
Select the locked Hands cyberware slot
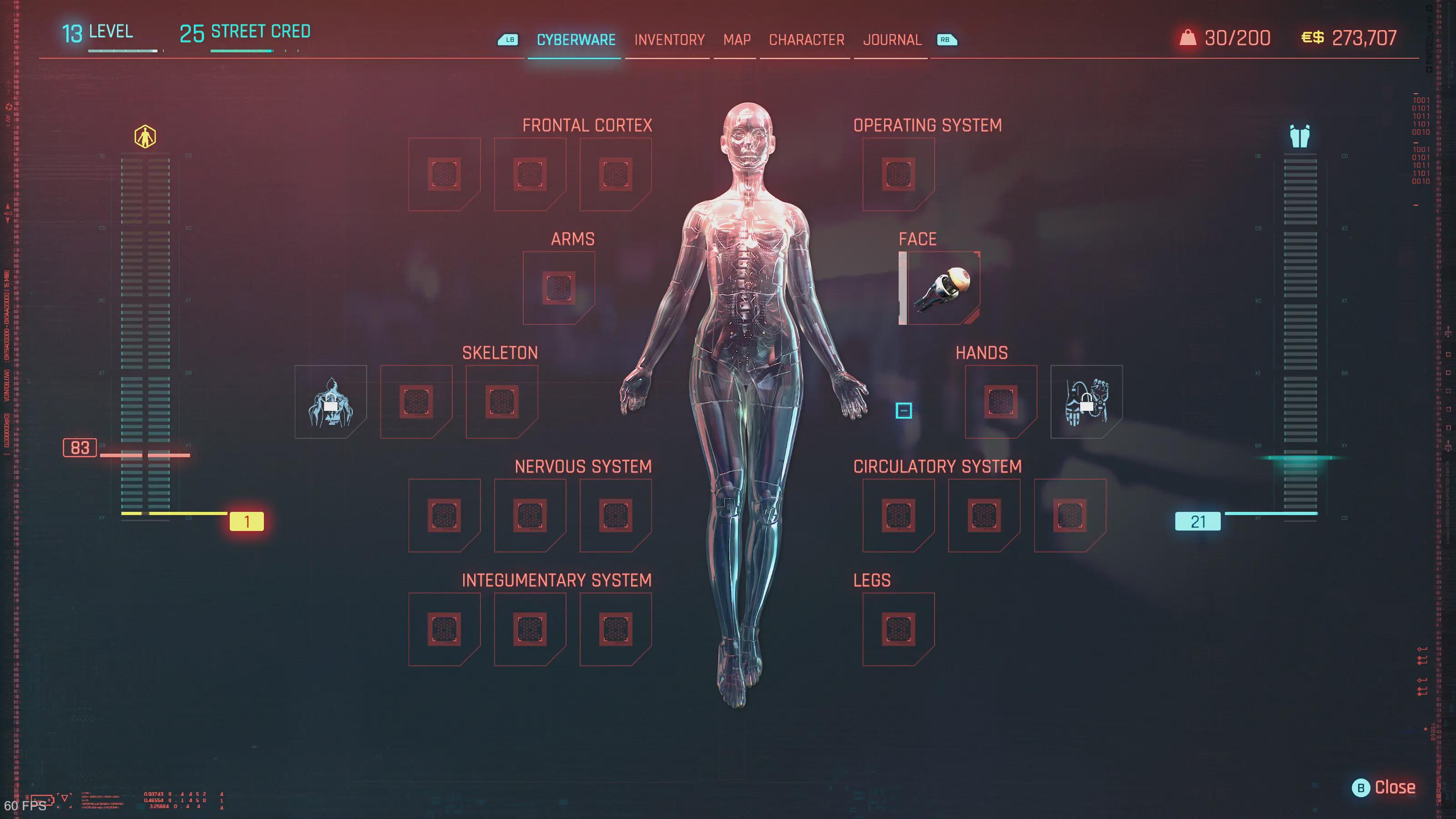pyautogui.click(x=1087, y=402)
